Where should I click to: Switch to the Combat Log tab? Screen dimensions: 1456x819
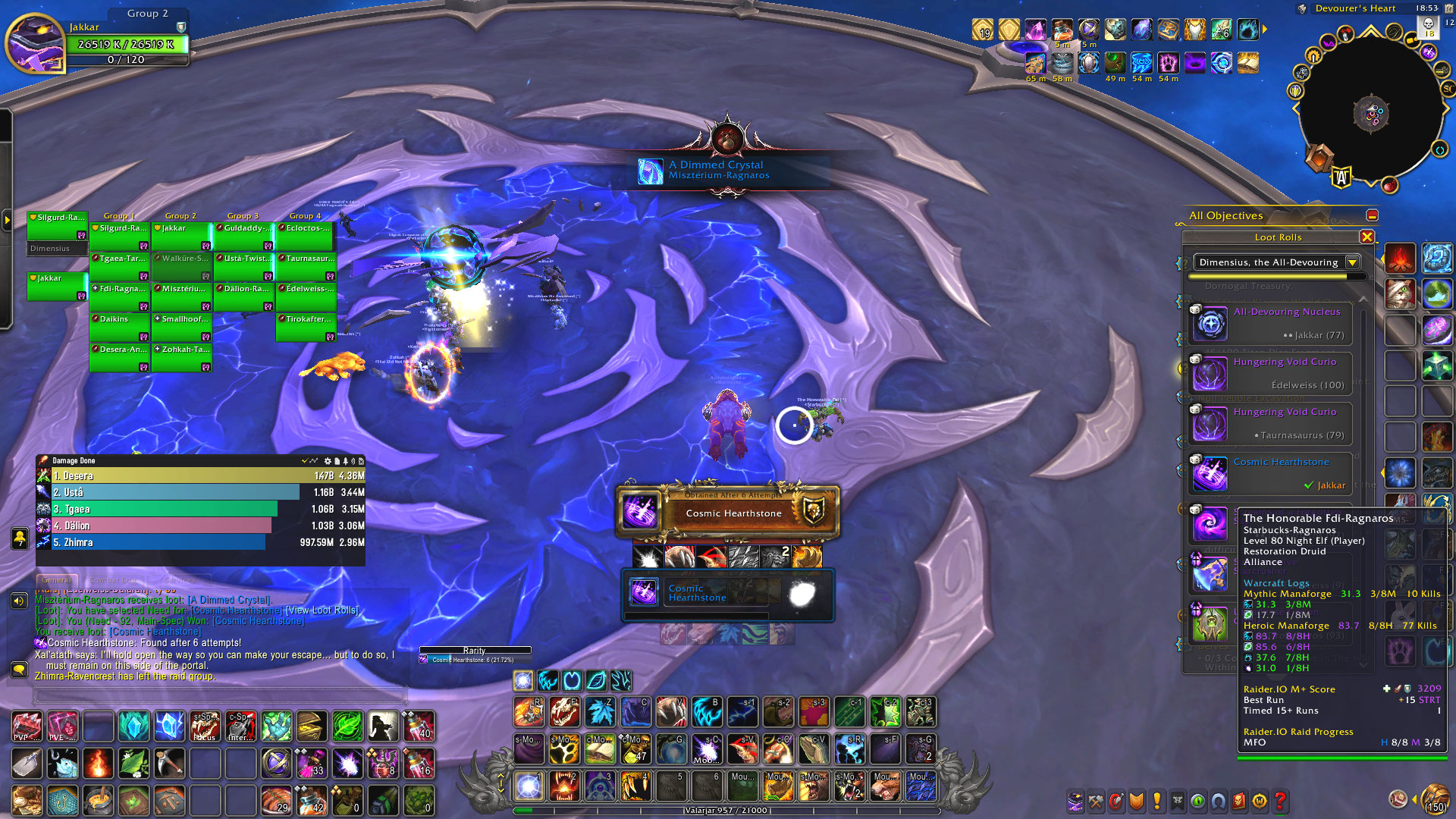[112, 579]
